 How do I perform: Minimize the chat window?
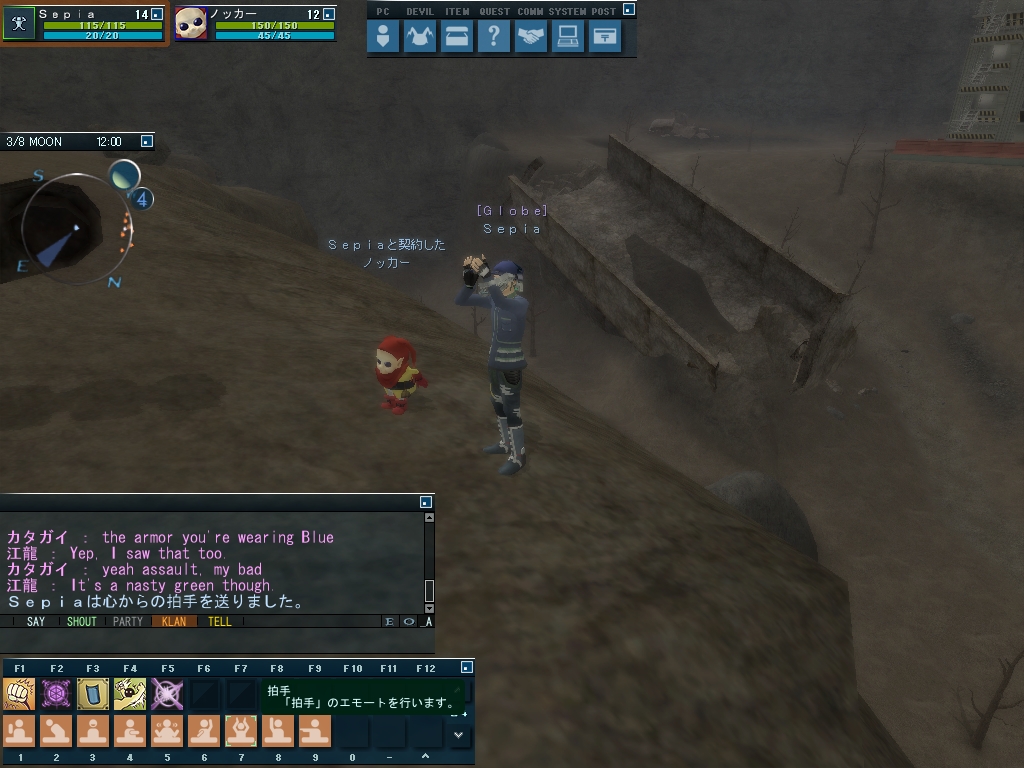coord(426,502)
